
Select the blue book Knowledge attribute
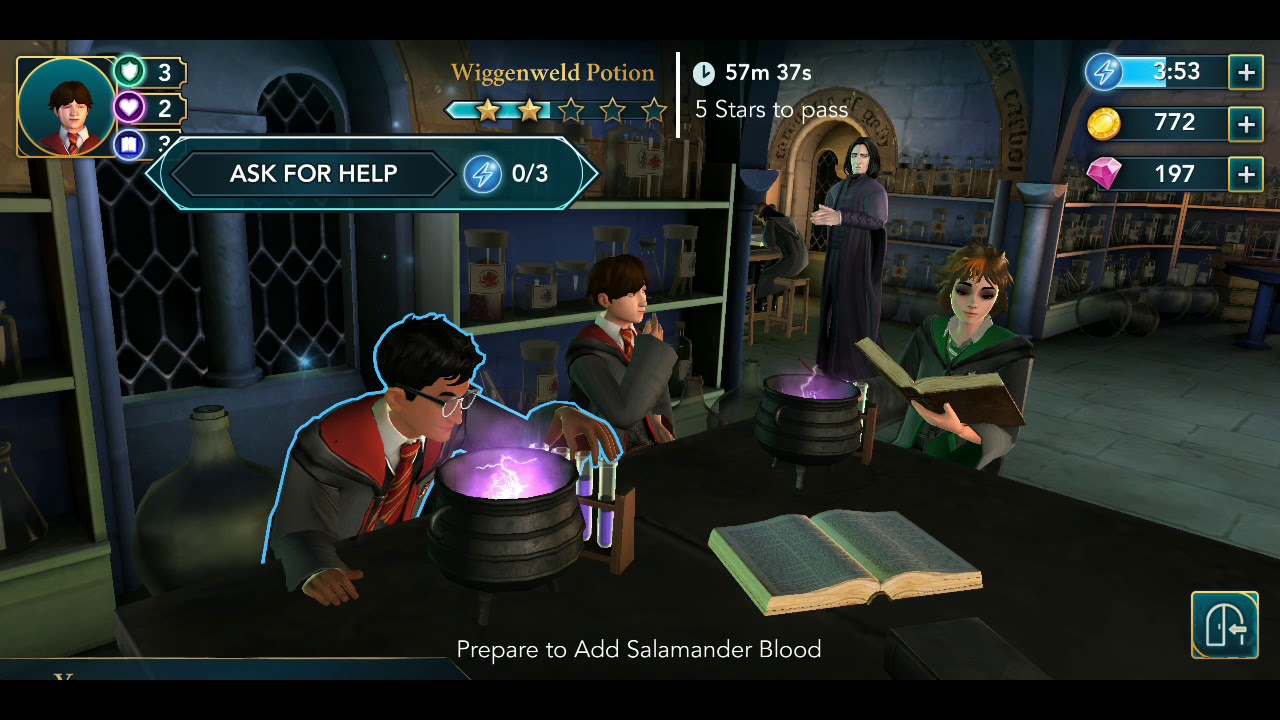click(130, 145)
